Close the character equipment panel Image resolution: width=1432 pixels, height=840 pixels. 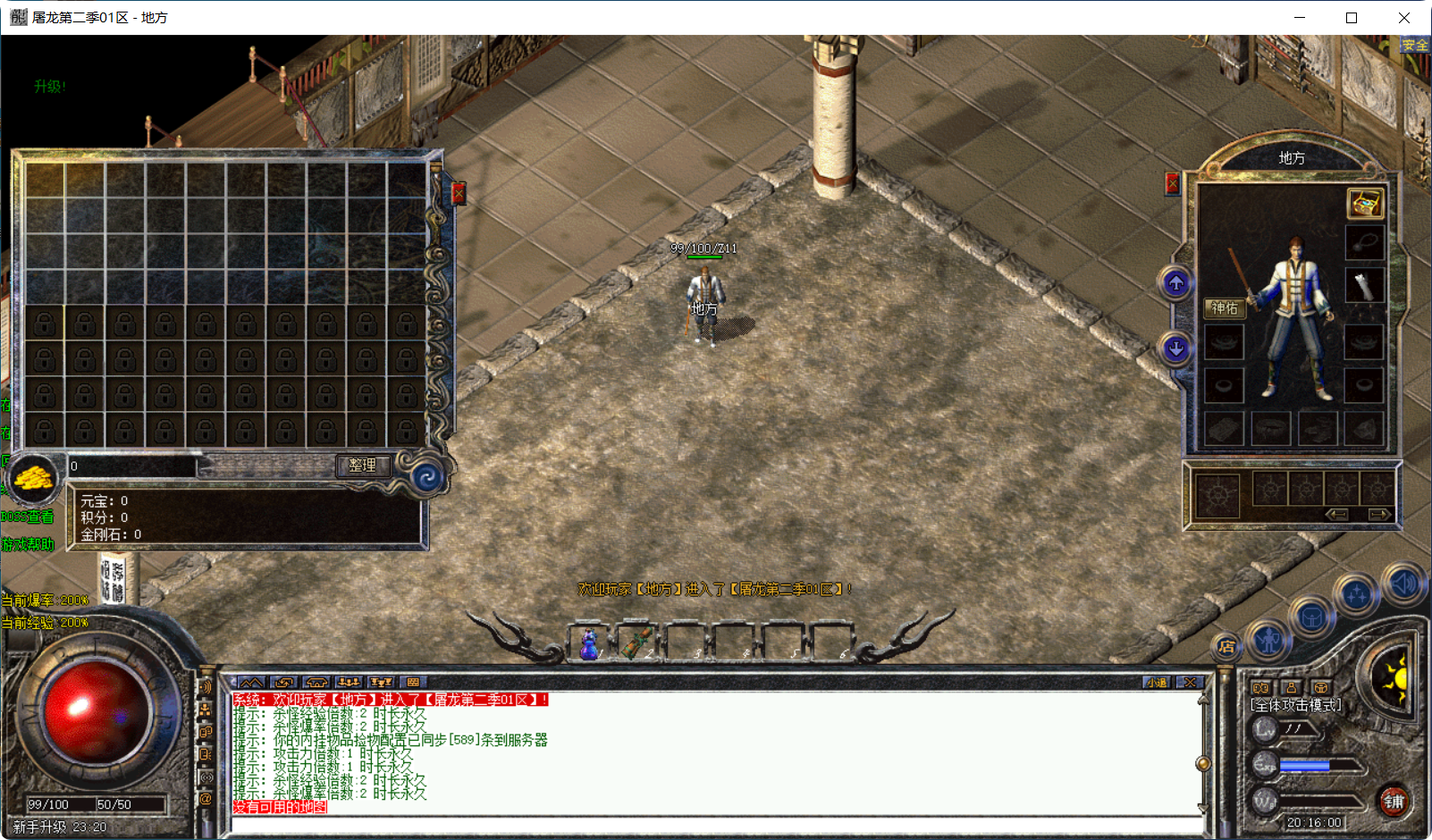1172,184
